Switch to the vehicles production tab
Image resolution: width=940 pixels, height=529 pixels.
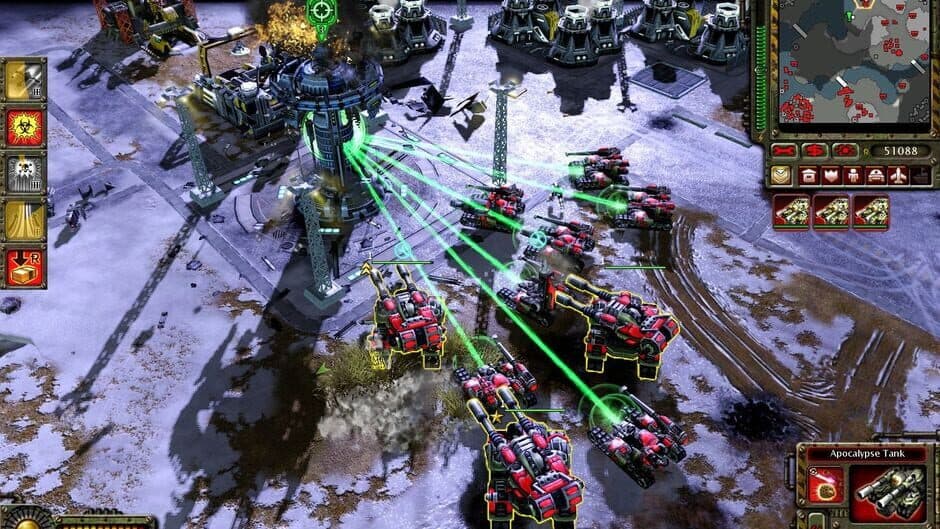coord(876,176)
